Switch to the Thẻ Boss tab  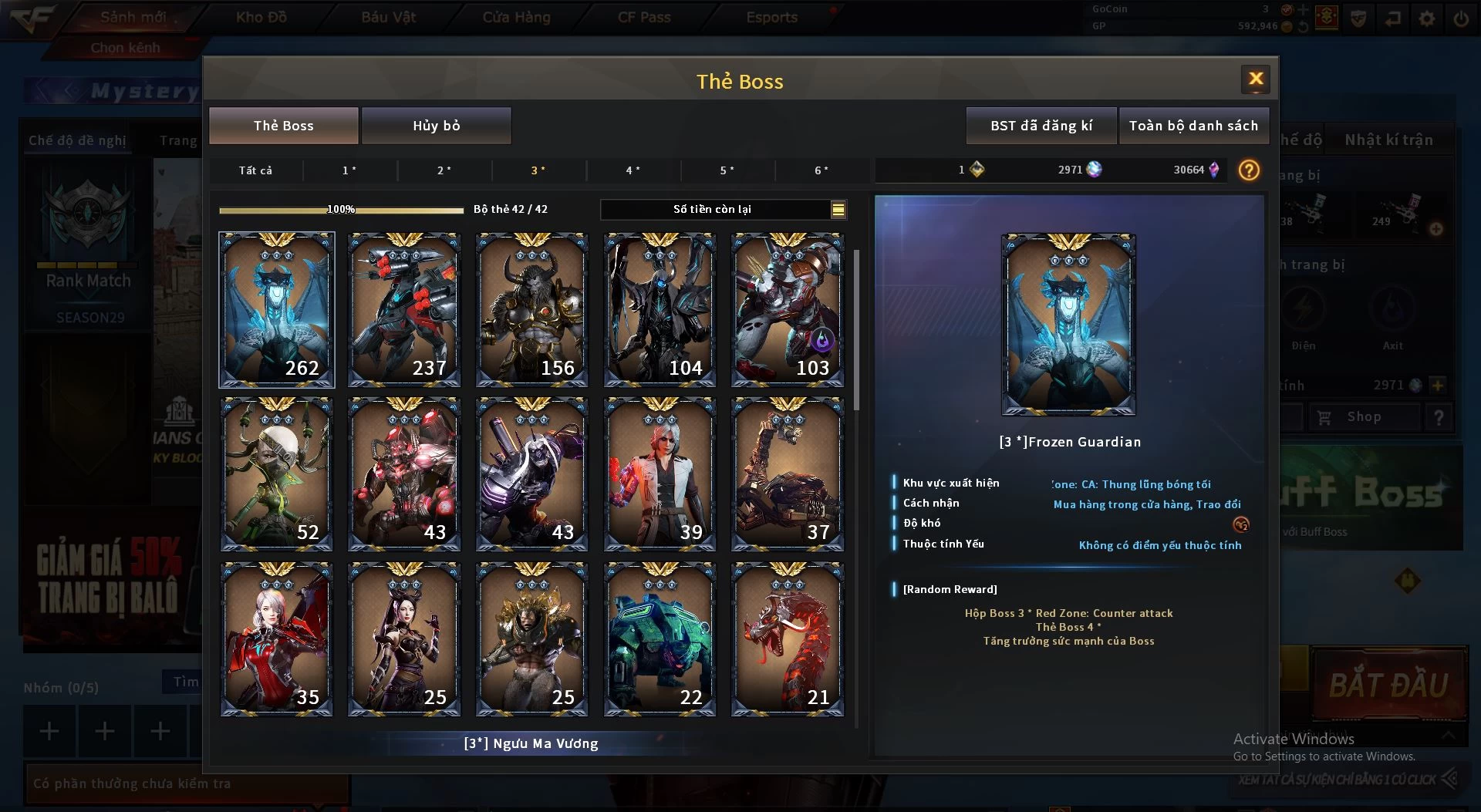(x=283, y=126)
